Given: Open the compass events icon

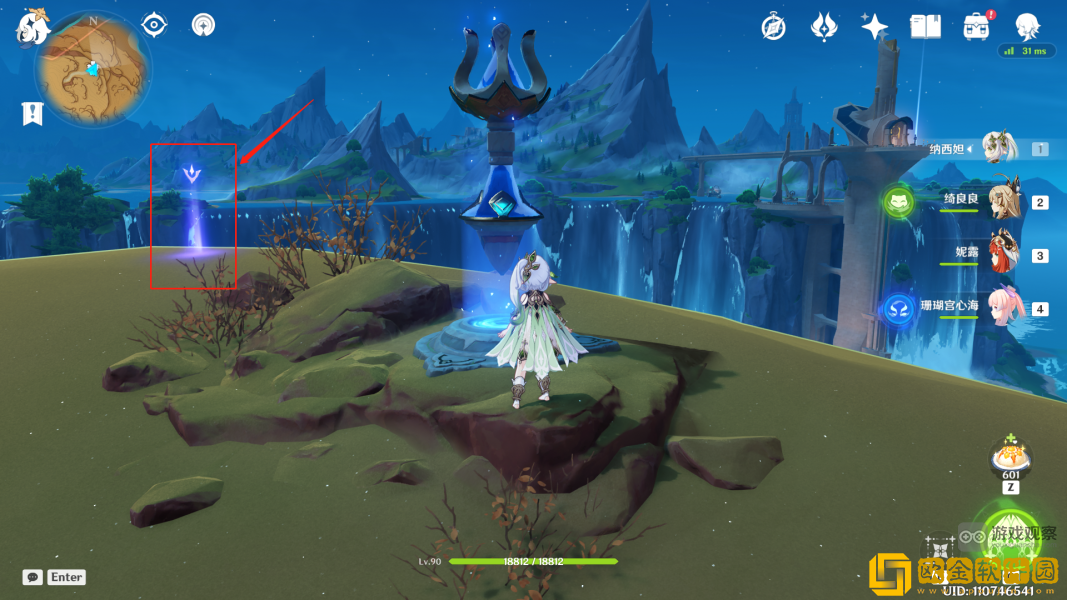Looking at the screenshot, I should tap(773, 27).
